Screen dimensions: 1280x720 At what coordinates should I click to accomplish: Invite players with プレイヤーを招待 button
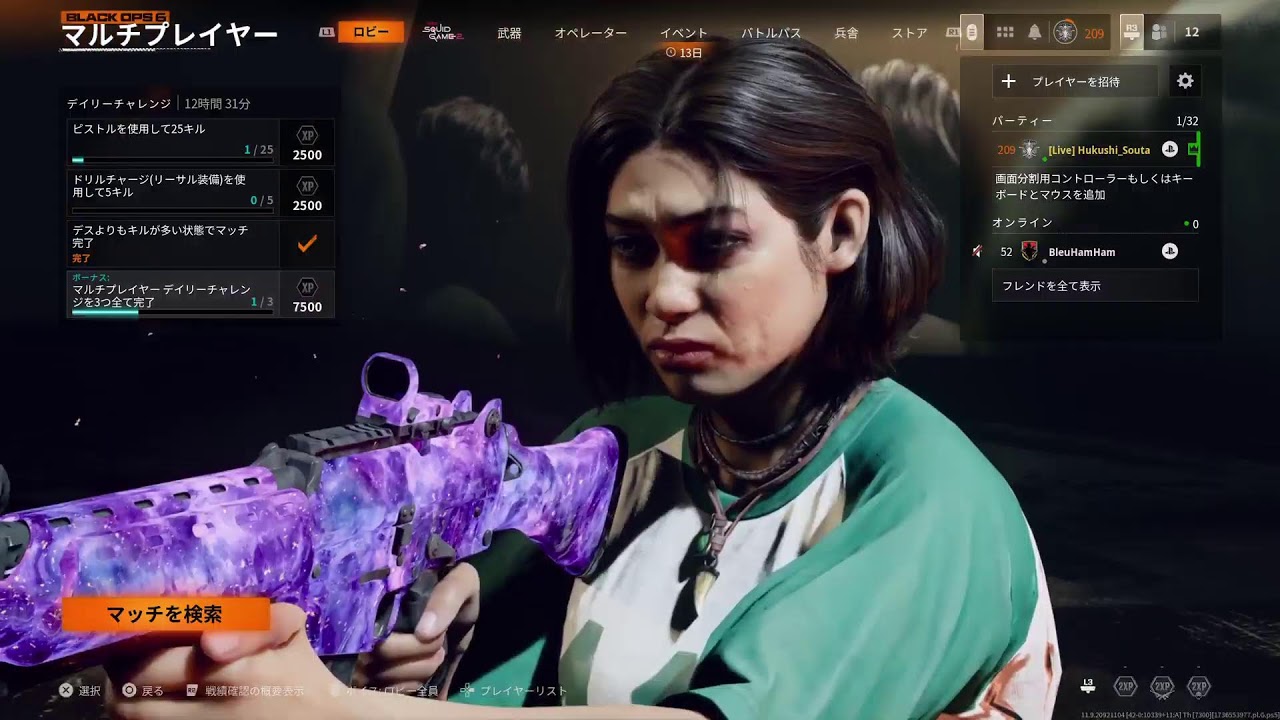[1075, 81]
